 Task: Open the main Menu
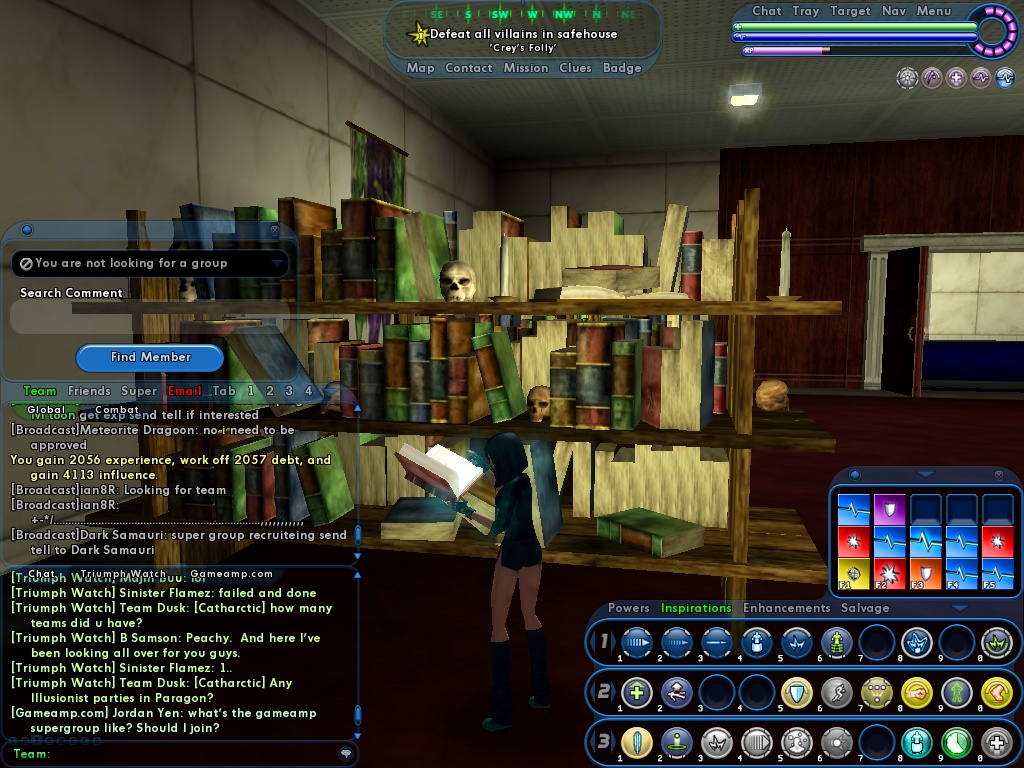point(933,11)
